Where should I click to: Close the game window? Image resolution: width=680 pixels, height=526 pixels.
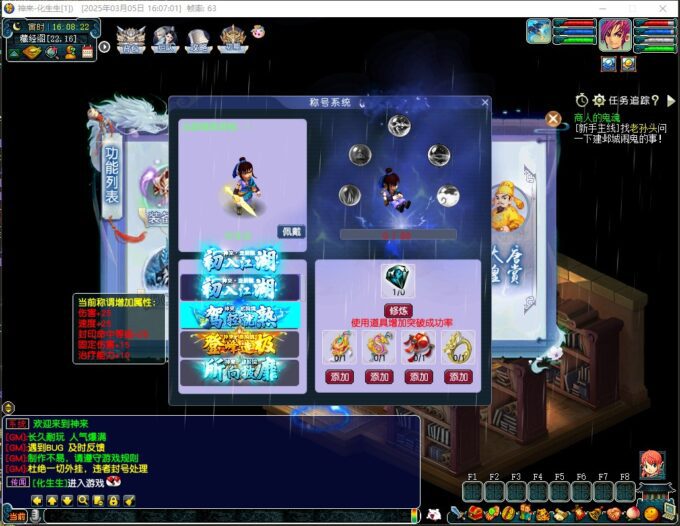(661, 8)
